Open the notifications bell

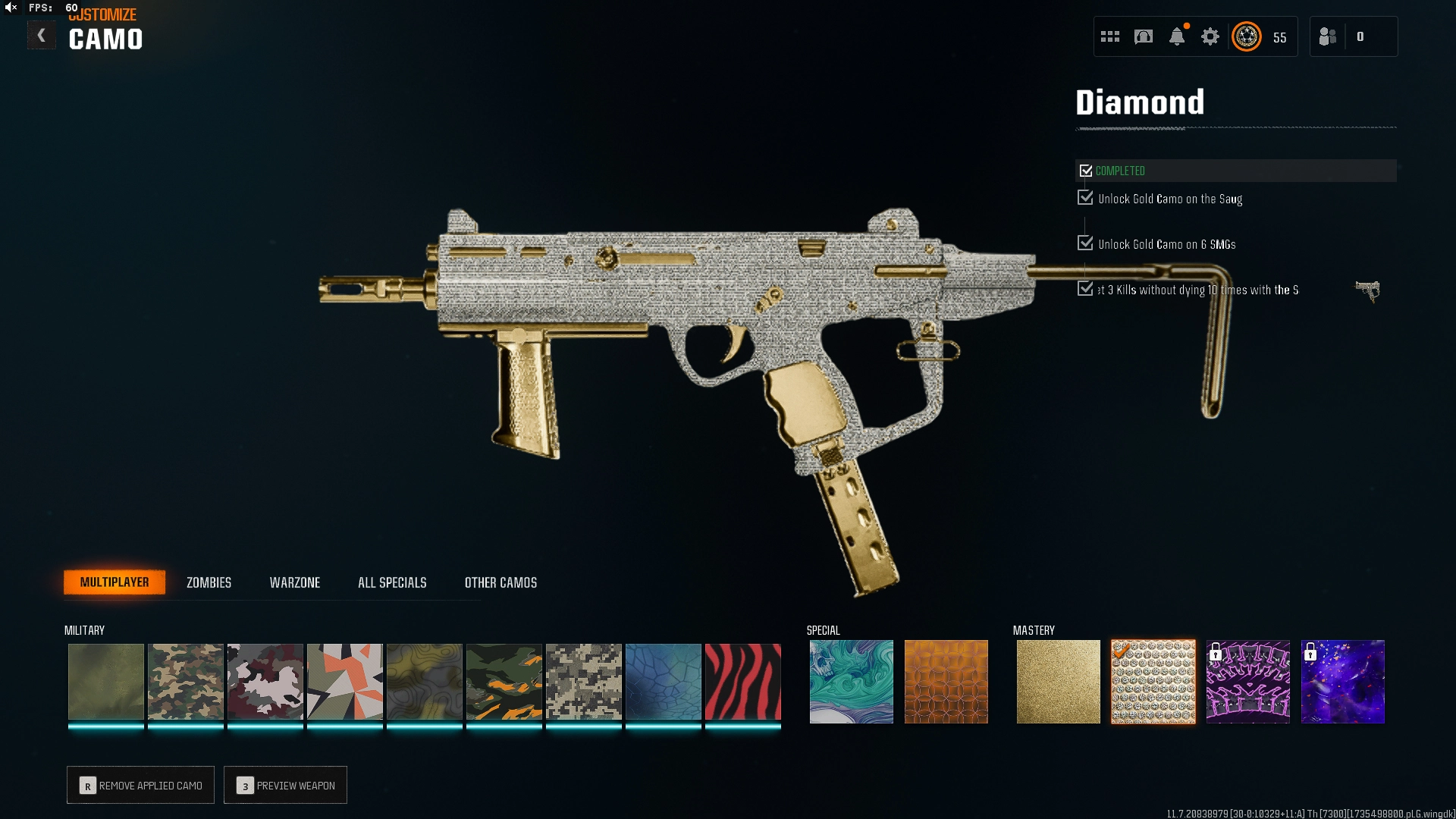(1177, 36)
